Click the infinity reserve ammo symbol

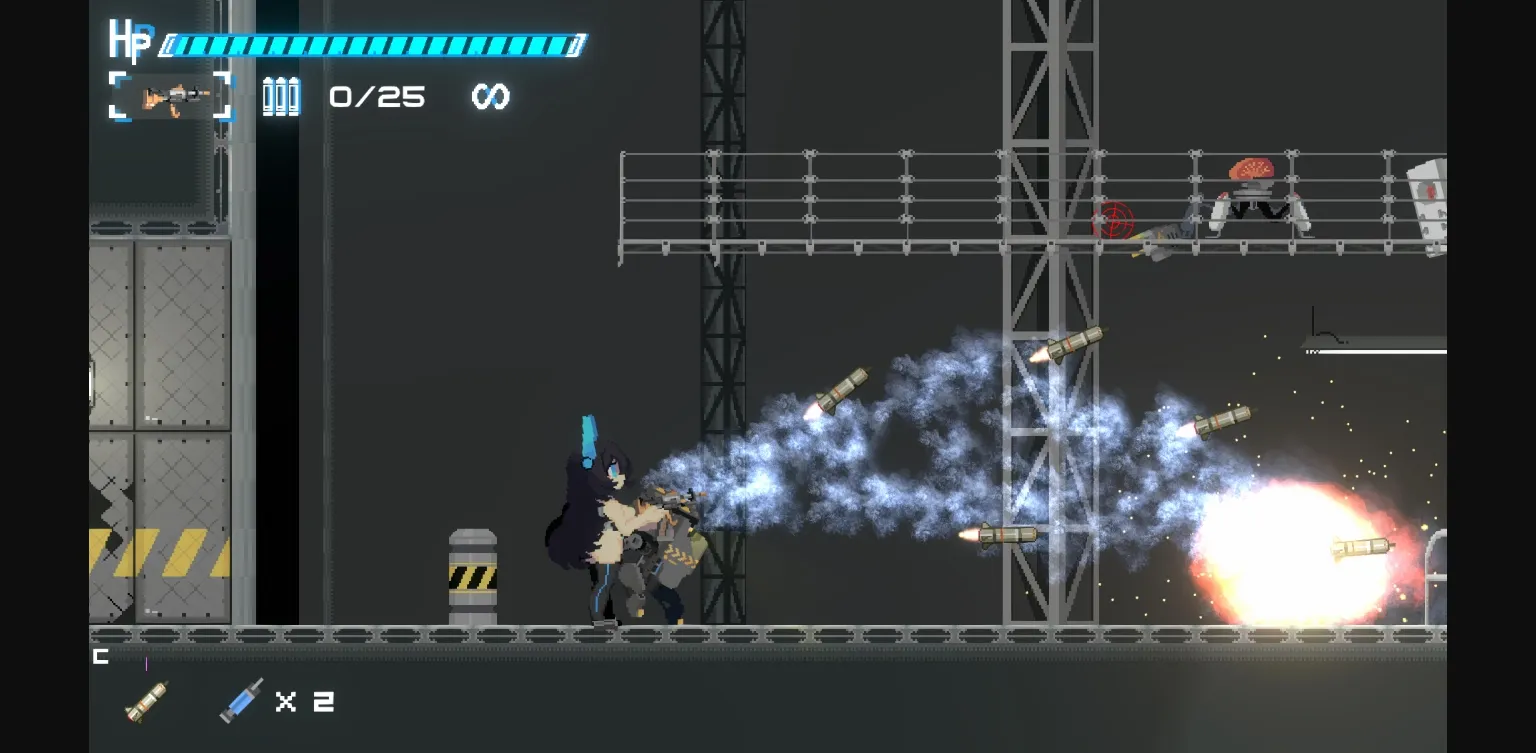pos(491,97)
